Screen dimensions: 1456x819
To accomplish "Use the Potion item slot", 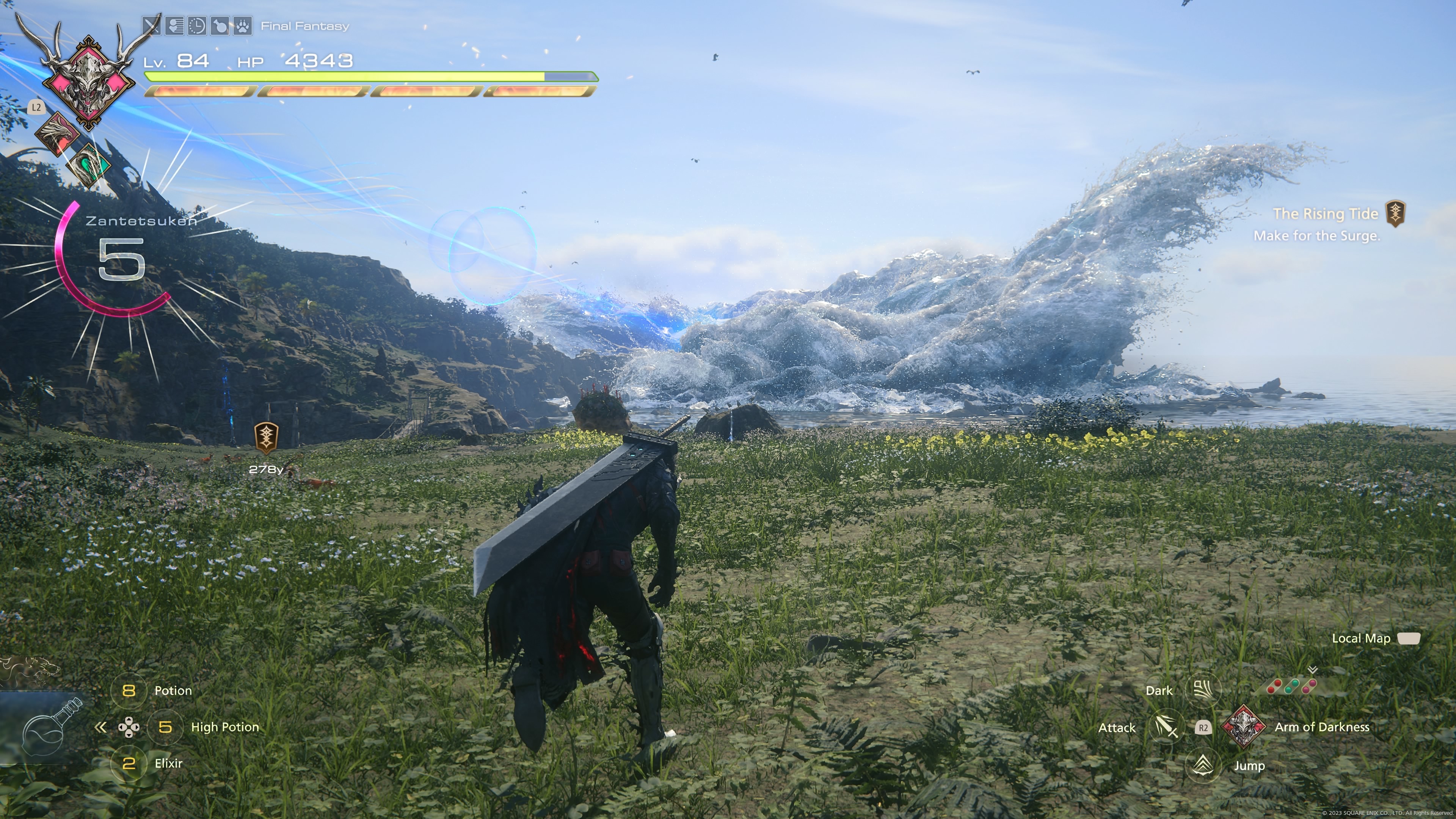I will (129, 691).
